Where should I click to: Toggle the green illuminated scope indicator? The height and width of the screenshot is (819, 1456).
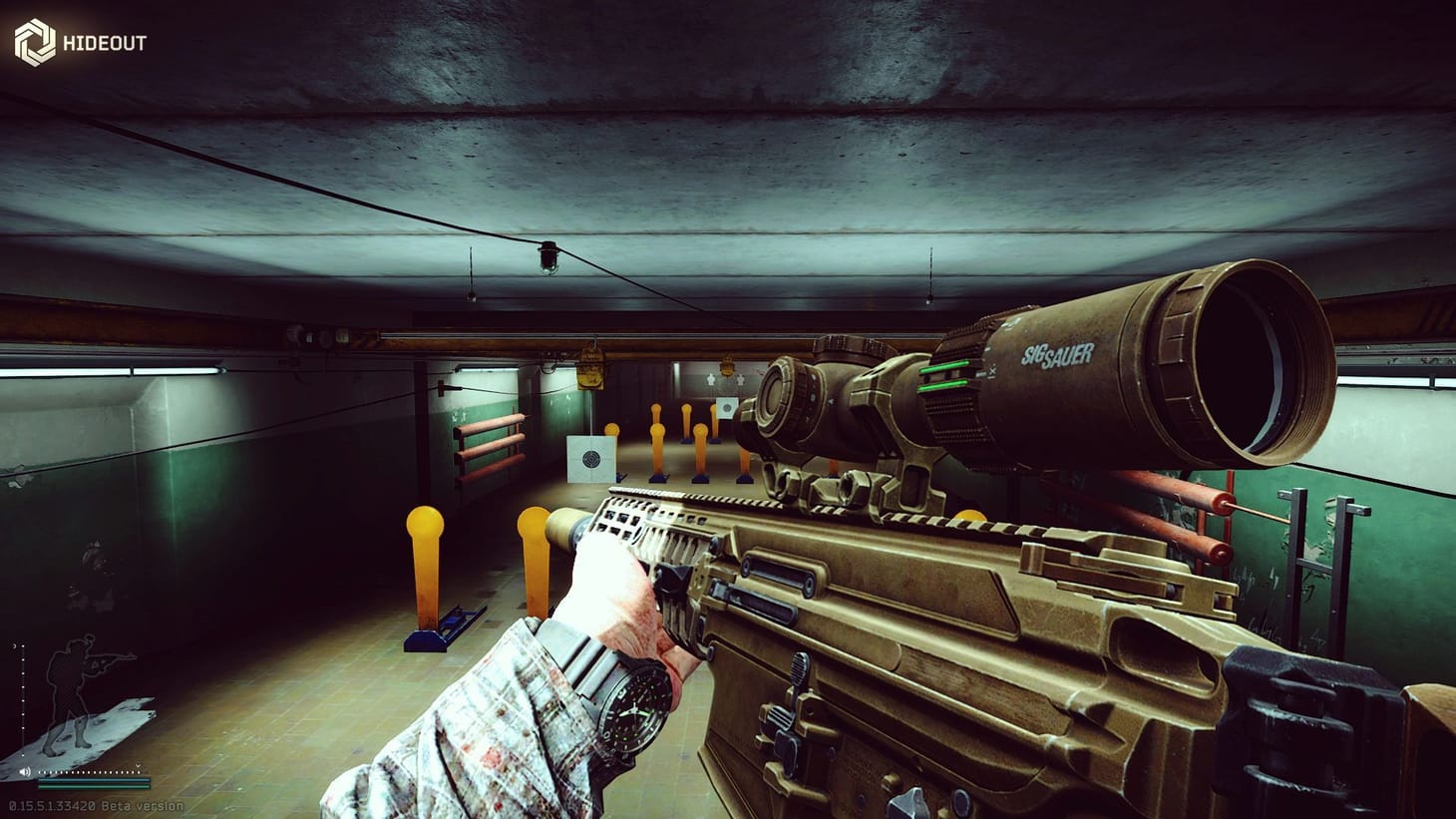click(x=942, y=372)
